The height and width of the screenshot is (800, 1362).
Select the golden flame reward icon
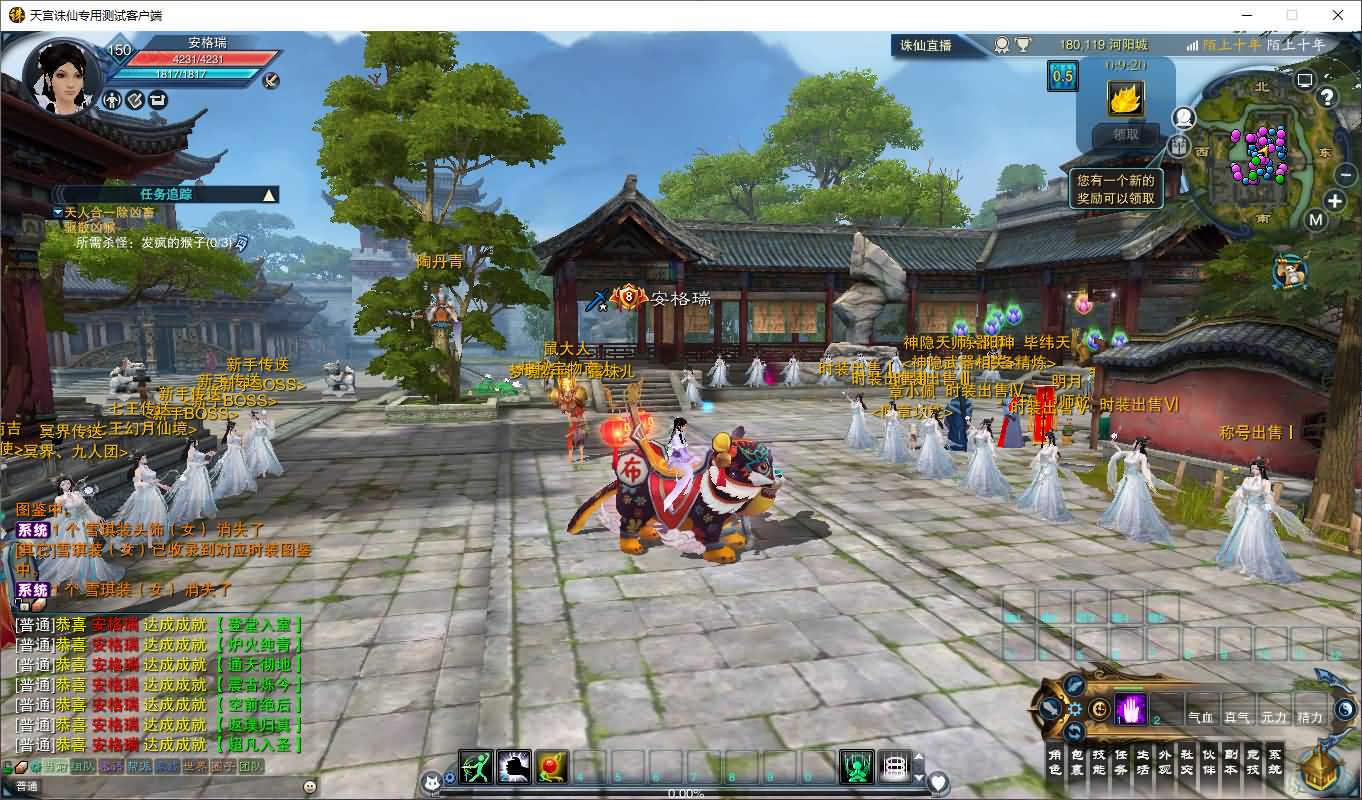1125,99
